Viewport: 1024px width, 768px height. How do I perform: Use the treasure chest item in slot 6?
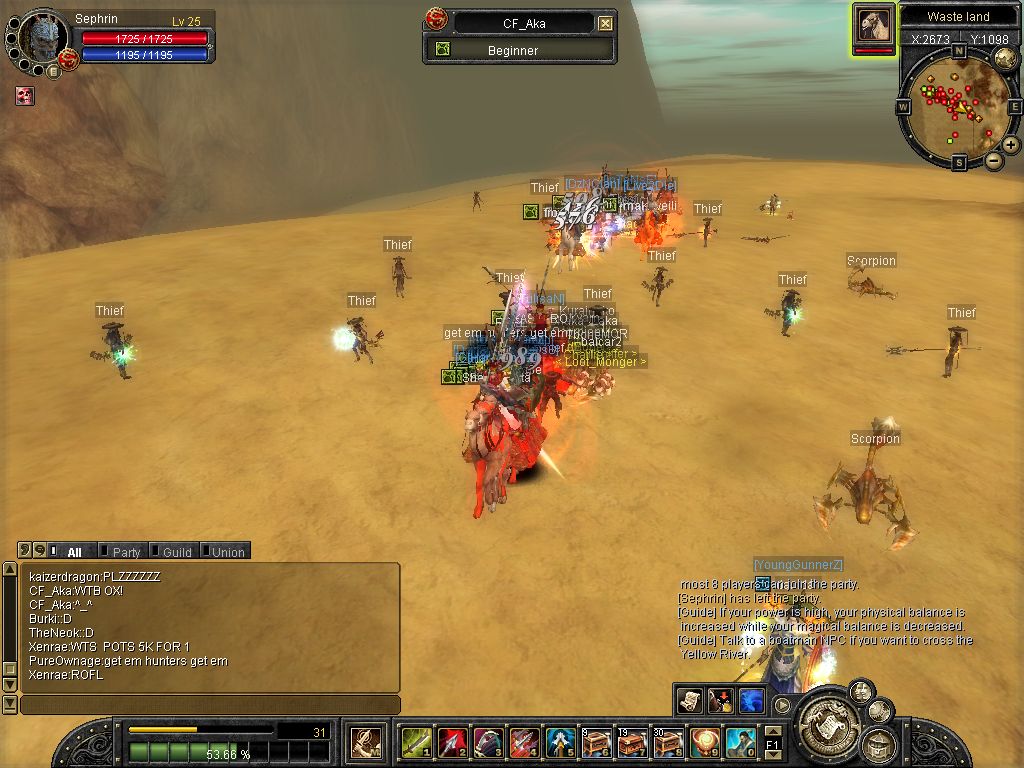597,742
